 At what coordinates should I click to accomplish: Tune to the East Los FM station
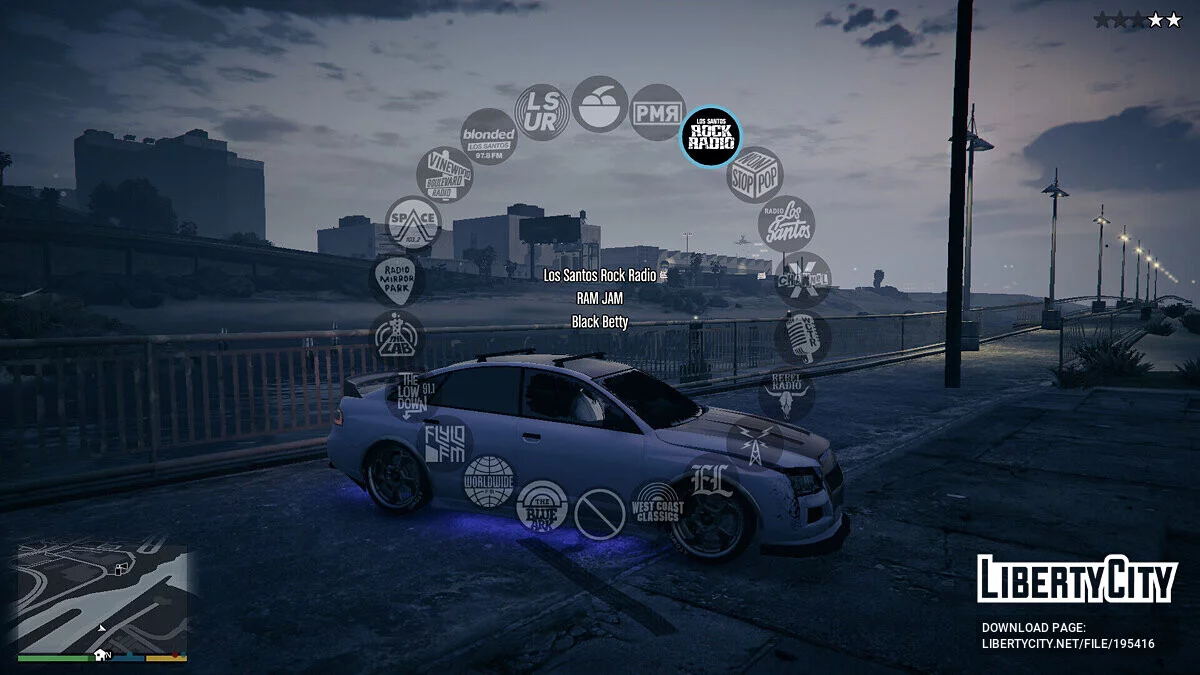(x=711, y=479)
